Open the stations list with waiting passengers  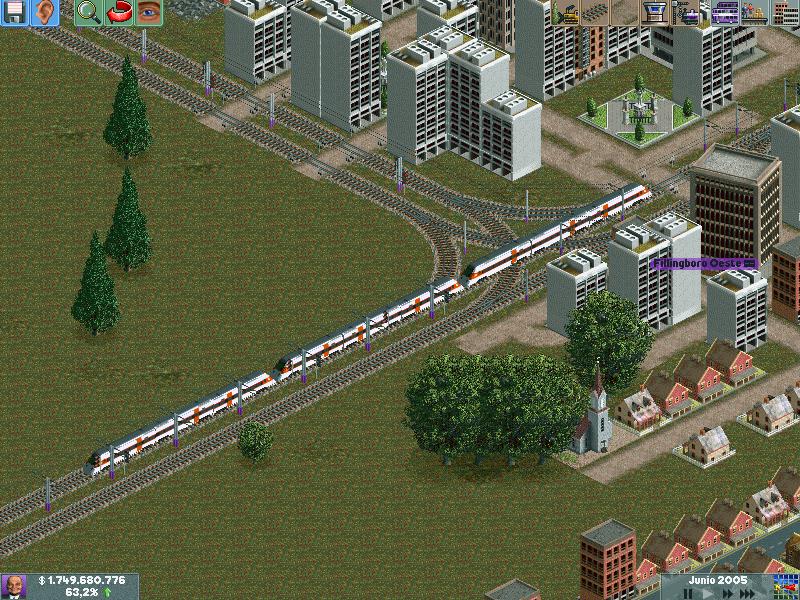754,12
